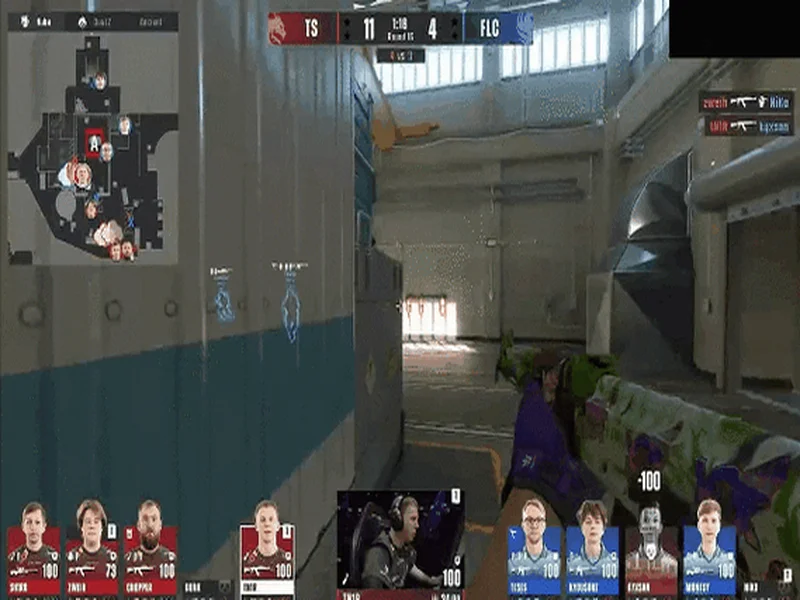Open the observed player's webcam feed

[x=400, y=538]
